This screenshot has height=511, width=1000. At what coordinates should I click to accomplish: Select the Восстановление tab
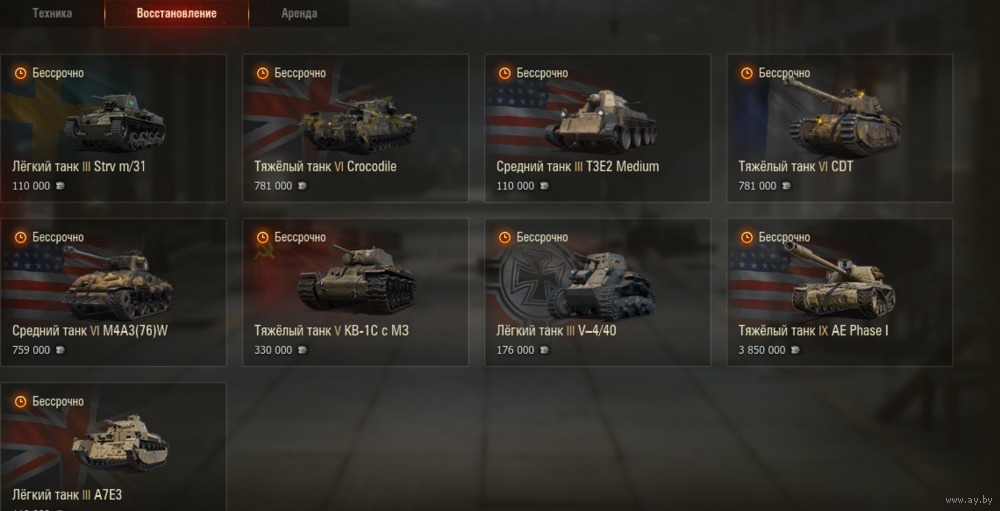[177, 14]
